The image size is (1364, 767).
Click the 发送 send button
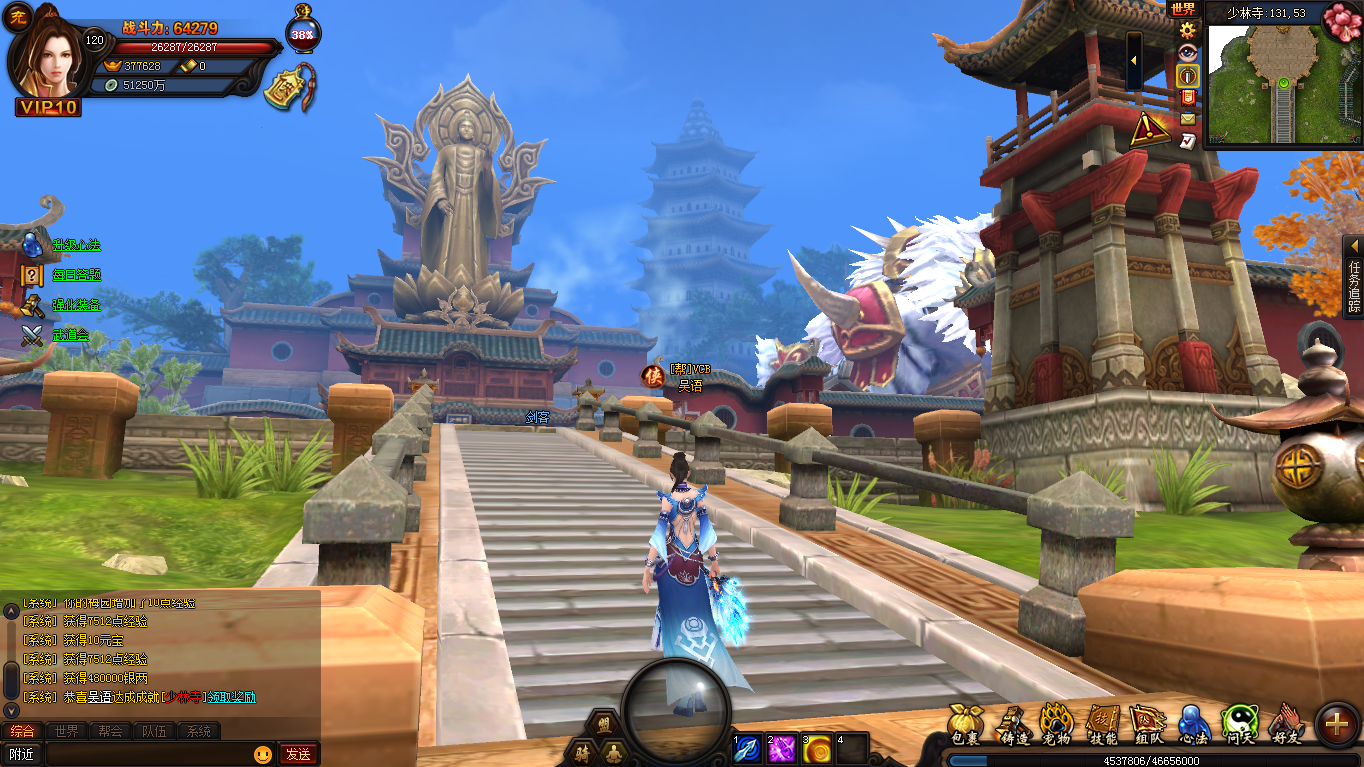pos(298,754)
